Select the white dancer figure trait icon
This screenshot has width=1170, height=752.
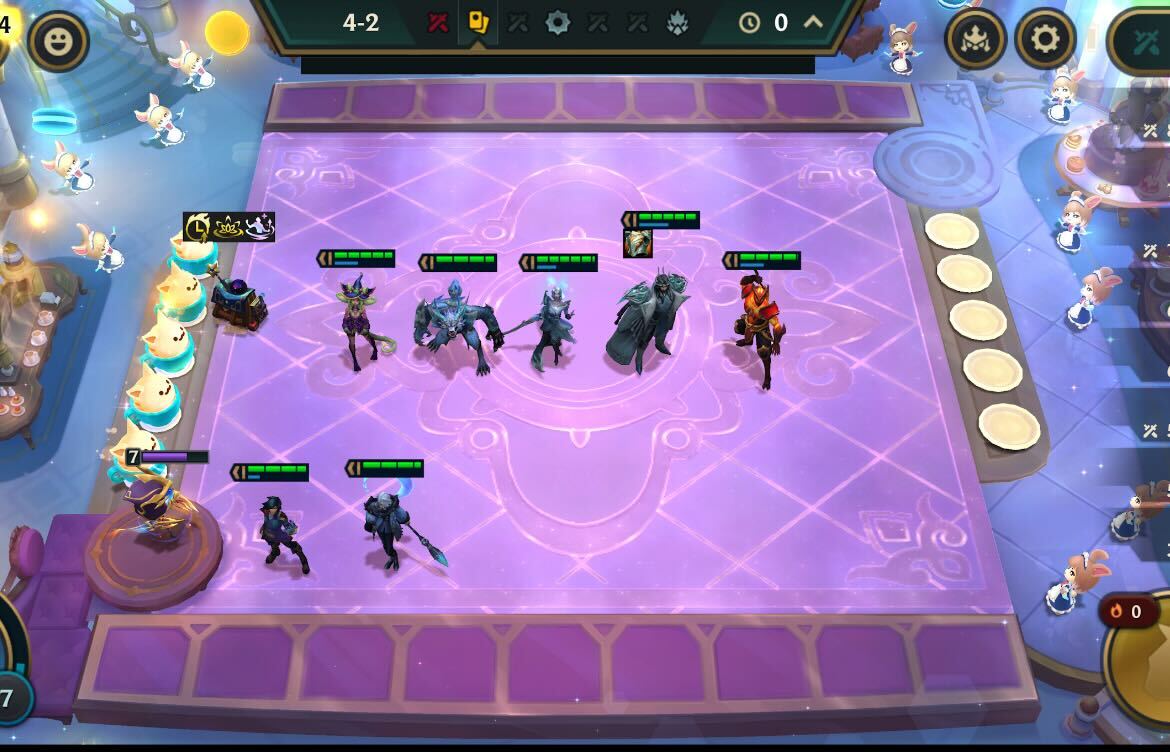click(x=259, y=227)
